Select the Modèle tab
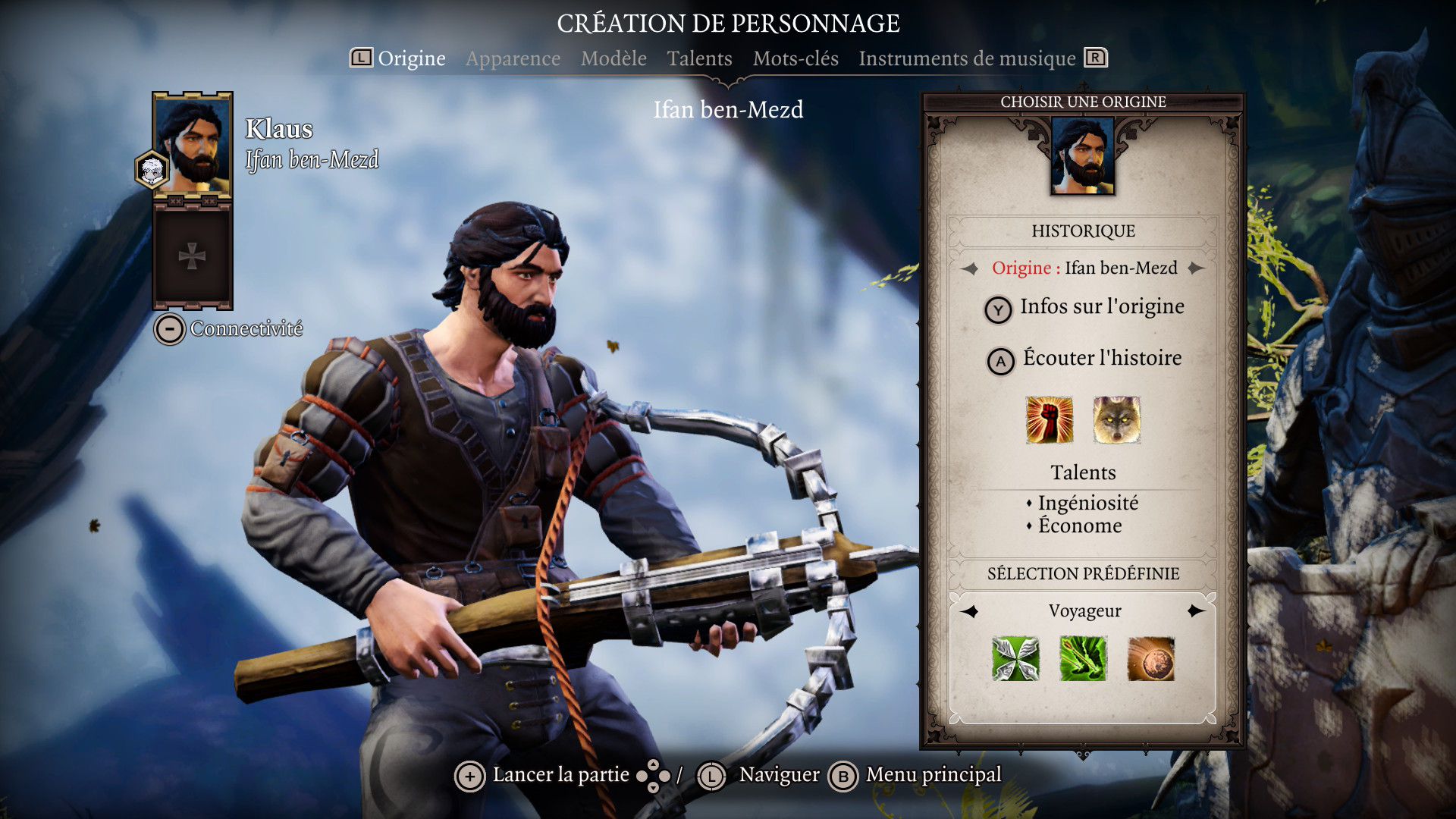This screenshot has width=1456, height=819. [613, 58]
